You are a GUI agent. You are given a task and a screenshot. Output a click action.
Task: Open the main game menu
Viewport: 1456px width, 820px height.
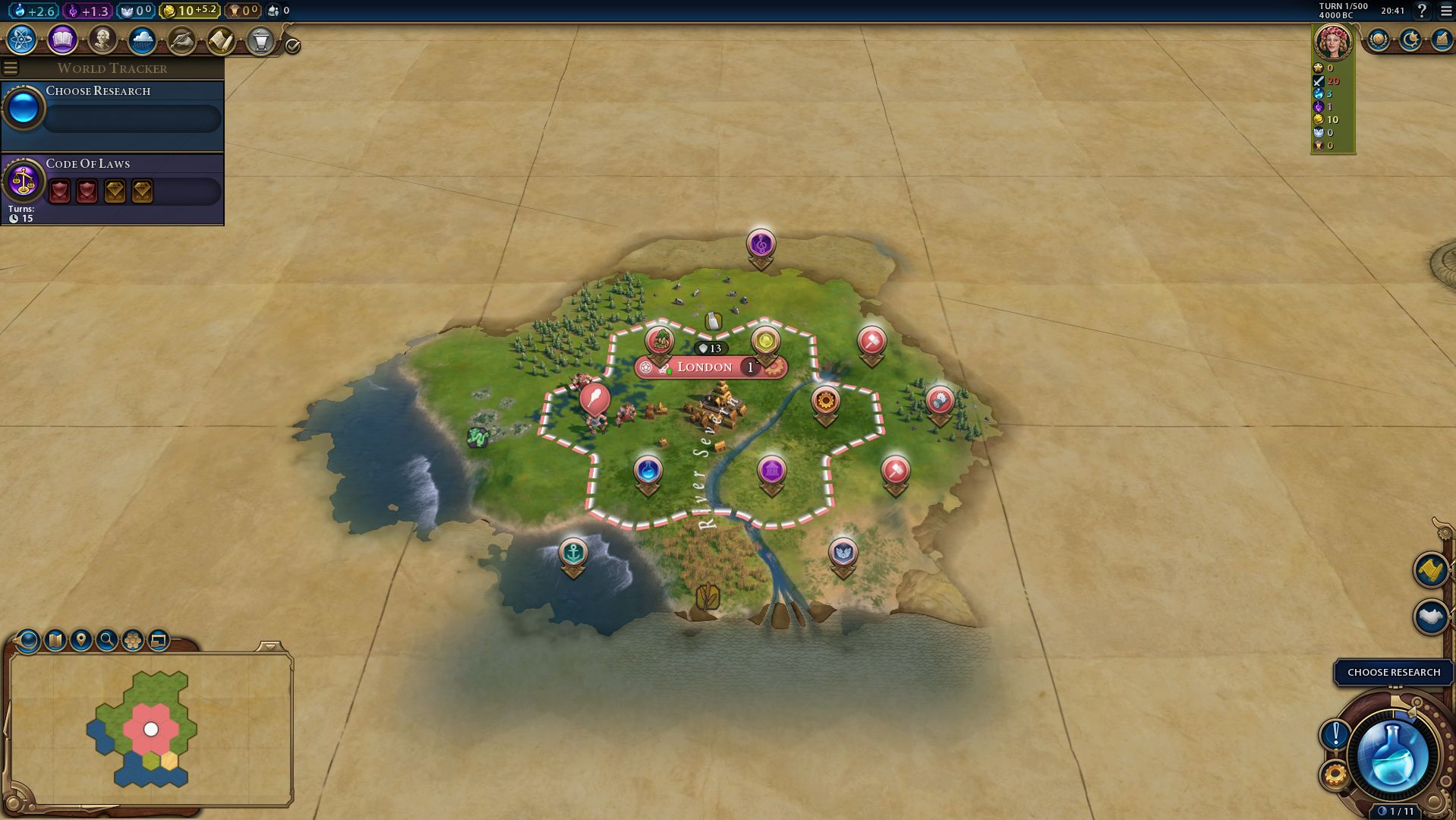(x=1445, y=11)
